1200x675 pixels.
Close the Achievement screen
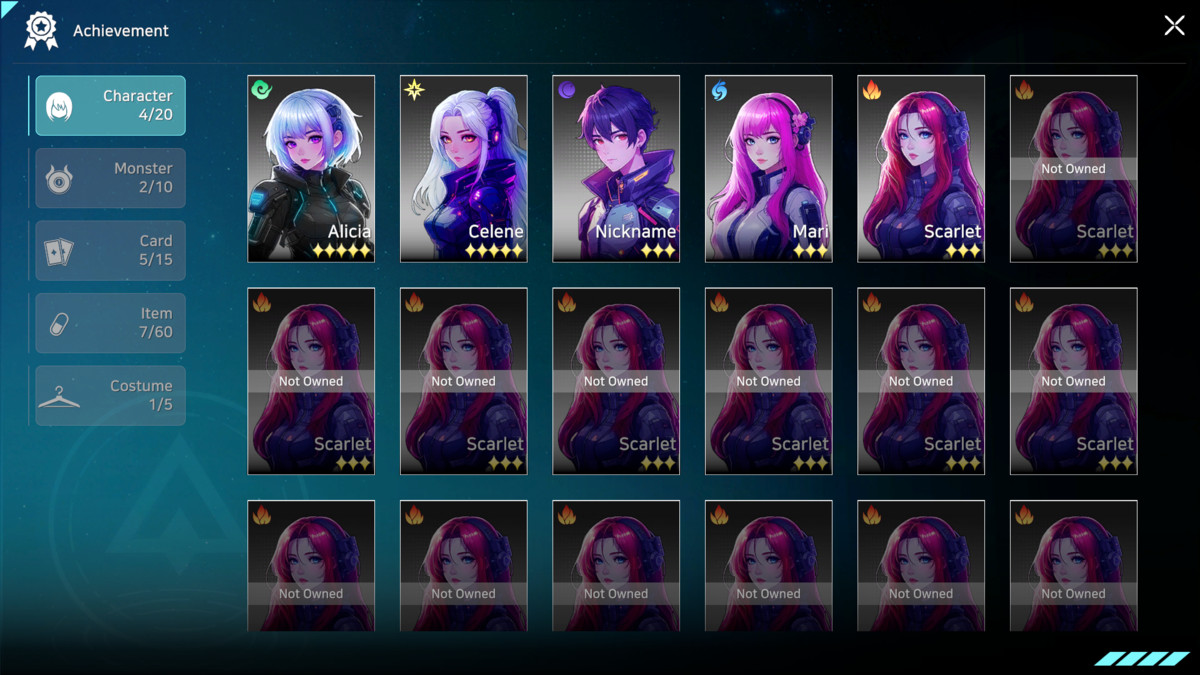[x=1174, y=26]
